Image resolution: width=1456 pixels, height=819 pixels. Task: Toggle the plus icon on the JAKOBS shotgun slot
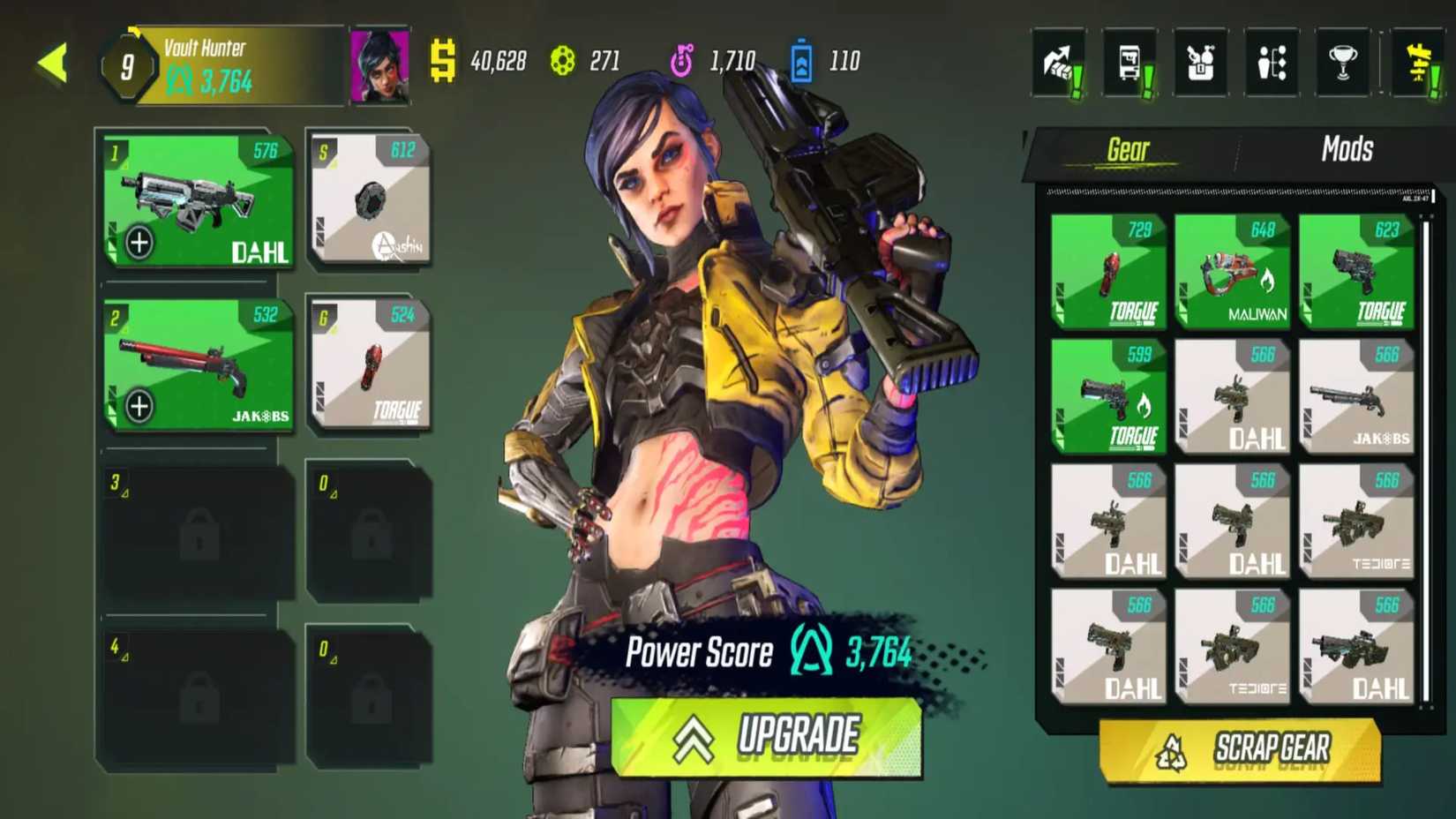pyautogui.click(x=139, y=407)
